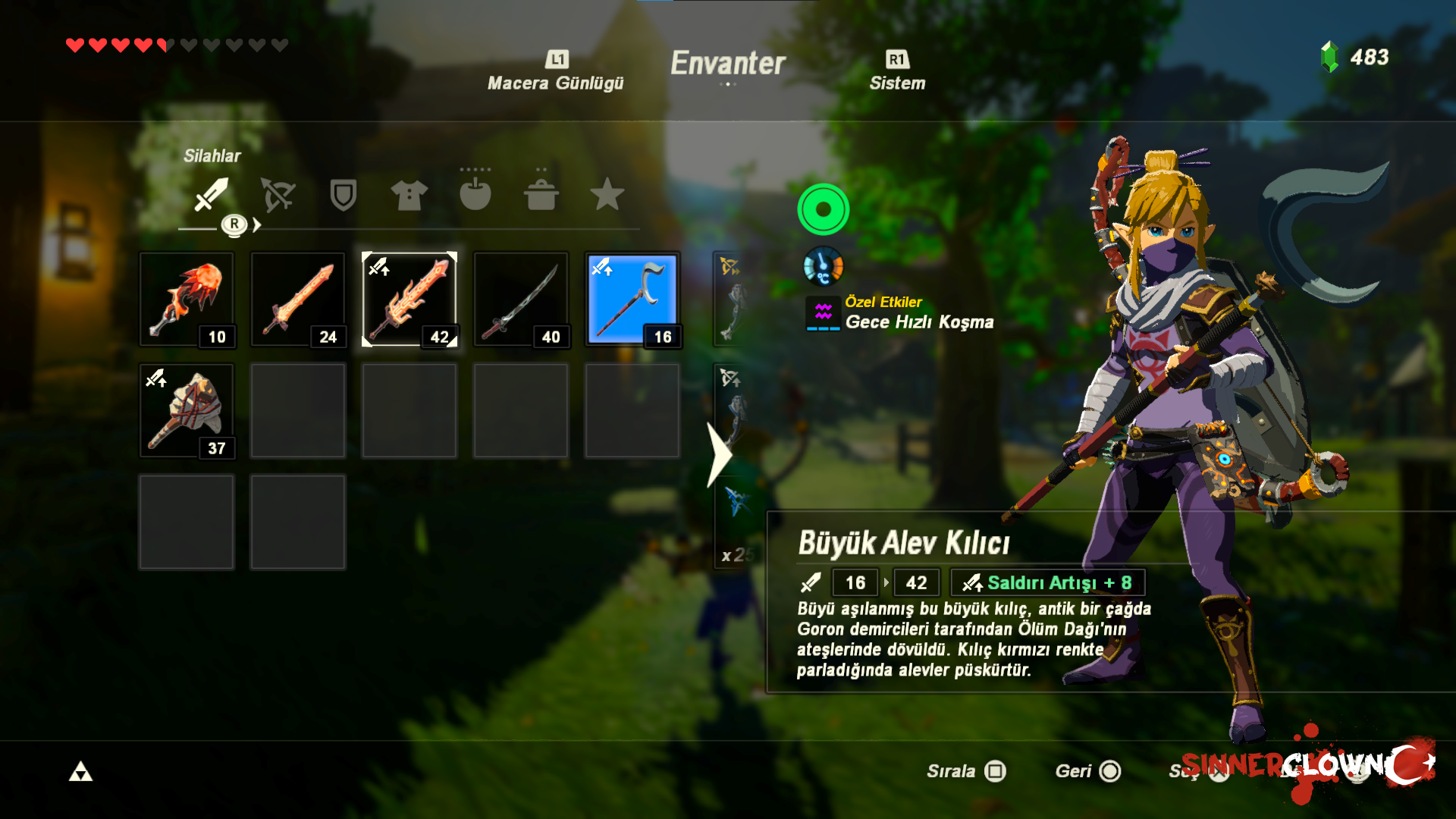1456x819 pixels.
Task: Click the Geri back option
Action: click(x=1087, y=771)
